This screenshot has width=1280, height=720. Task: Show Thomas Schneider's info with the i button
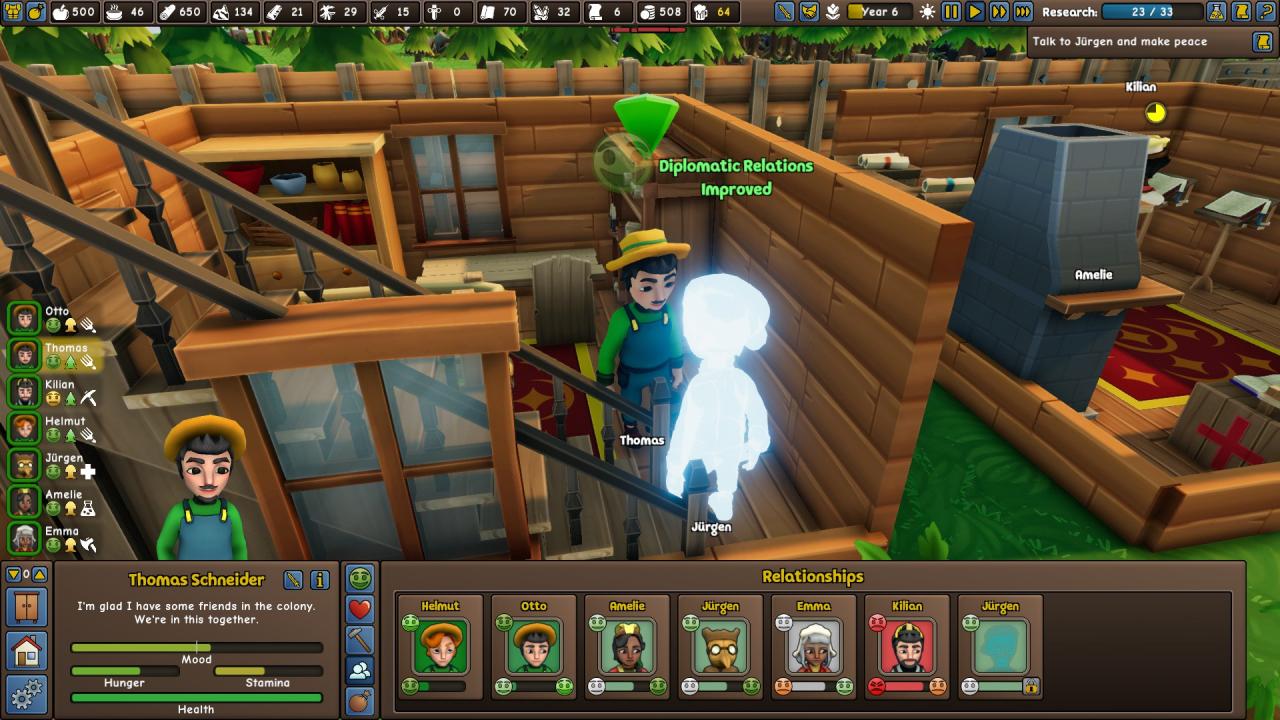[x=320, y=580]
